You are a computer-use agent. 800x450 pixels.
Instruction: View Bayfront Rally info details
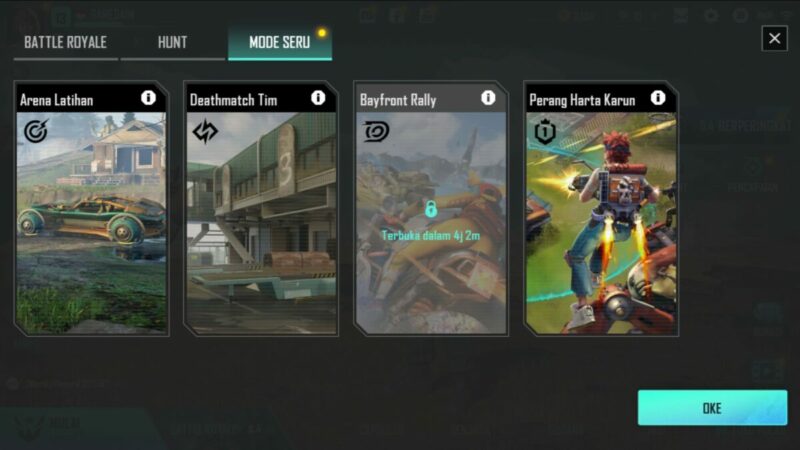click(x=488, y=98)
